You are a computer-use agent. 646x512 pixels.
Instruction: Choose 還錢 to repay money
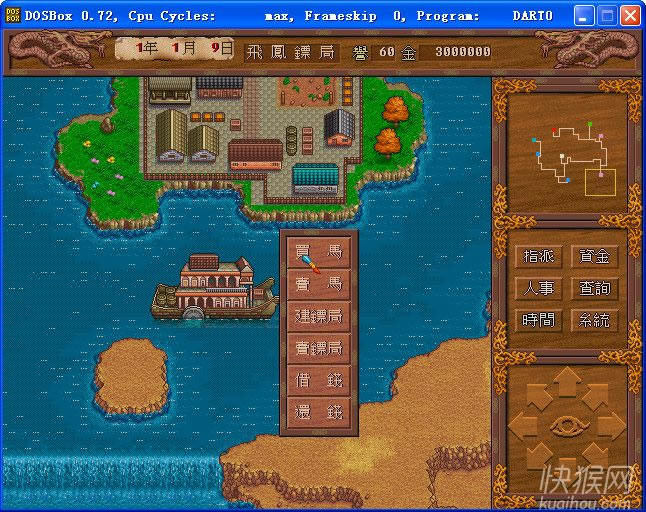coord(318,413)
